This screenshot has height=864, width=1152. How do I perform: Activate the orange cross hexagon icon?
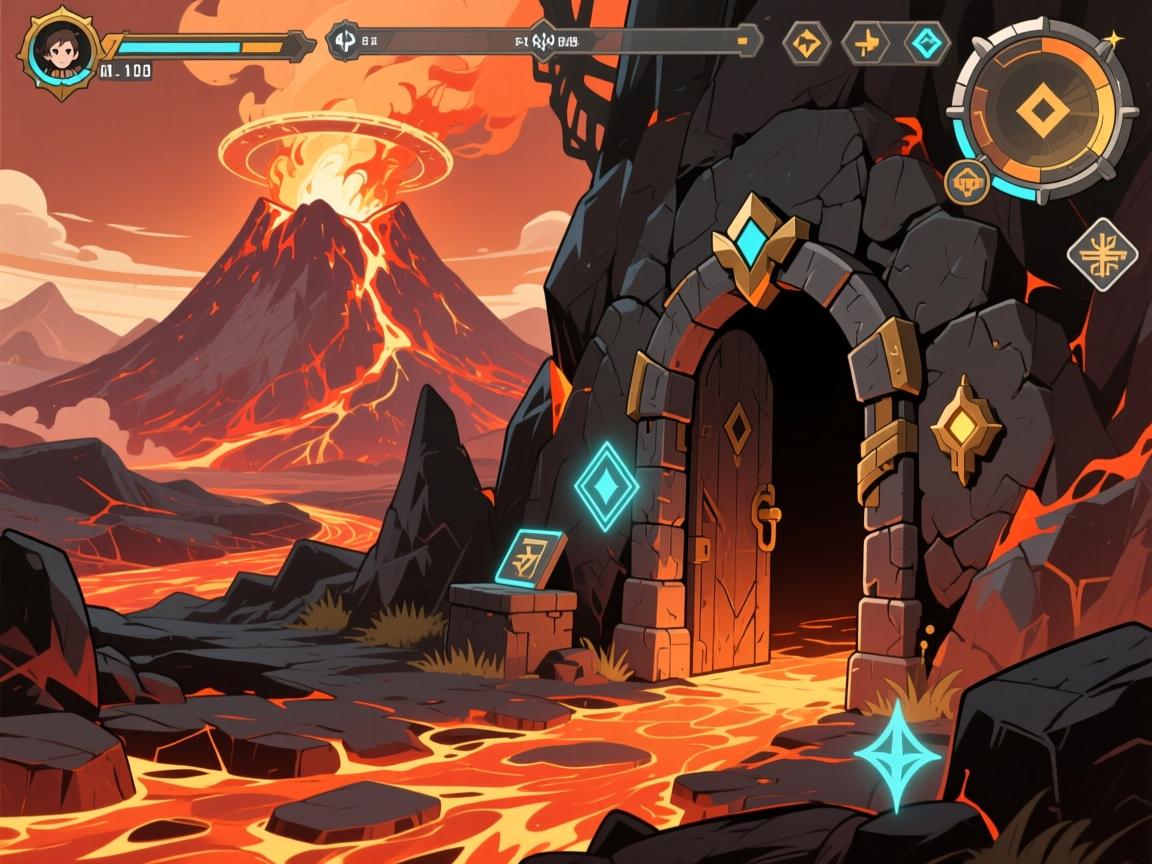tap(865, 42)
